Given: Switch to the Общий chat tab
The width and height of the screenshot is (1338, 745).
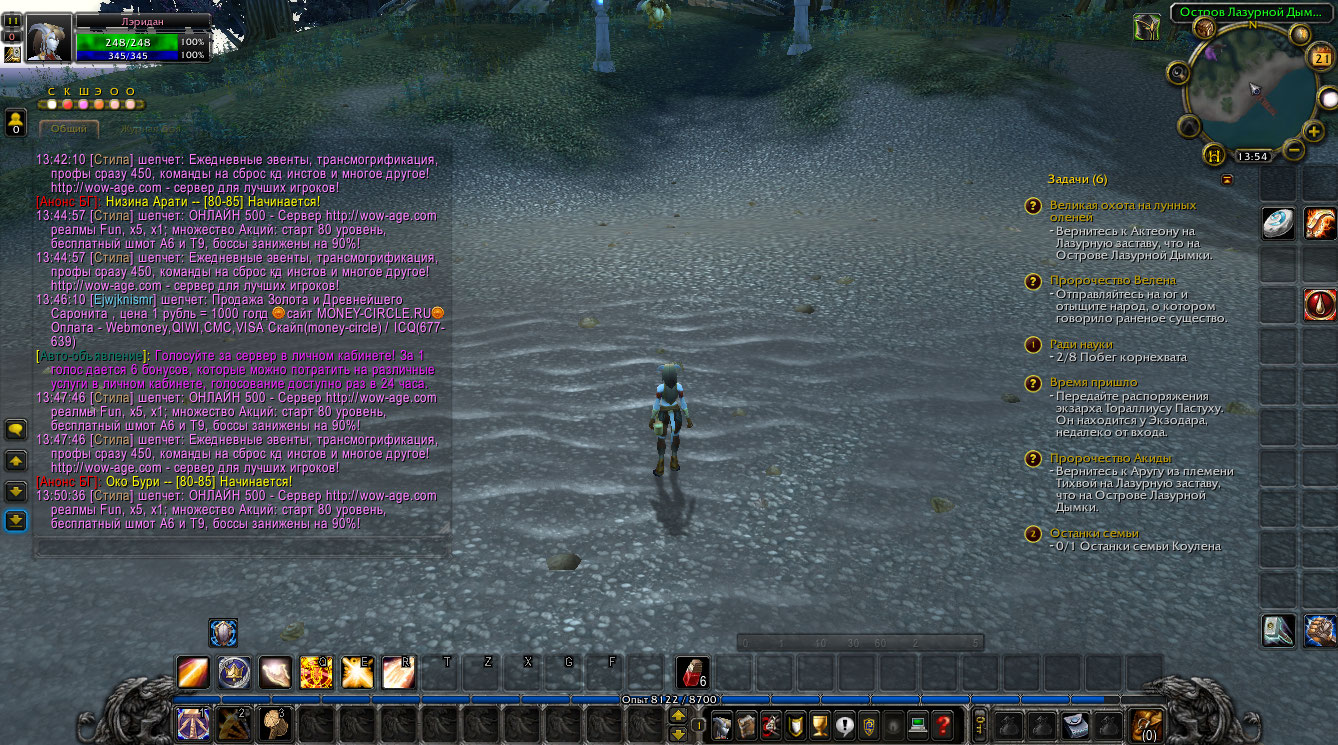Looking at the screenshot, I should pyautogui.click(x=69, y=129).
